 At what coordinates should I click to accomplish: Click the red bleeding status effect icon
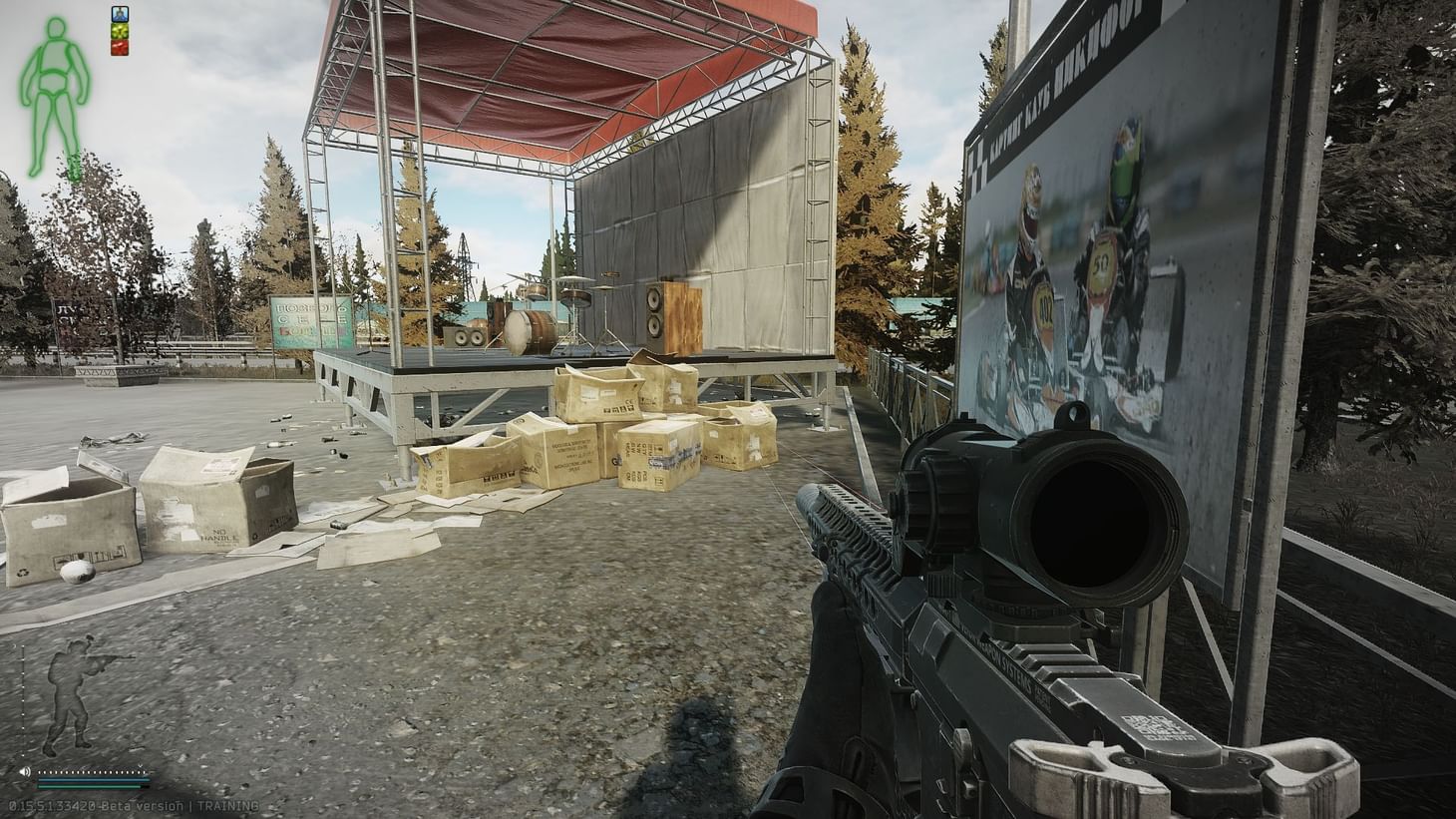click(119, 47)
